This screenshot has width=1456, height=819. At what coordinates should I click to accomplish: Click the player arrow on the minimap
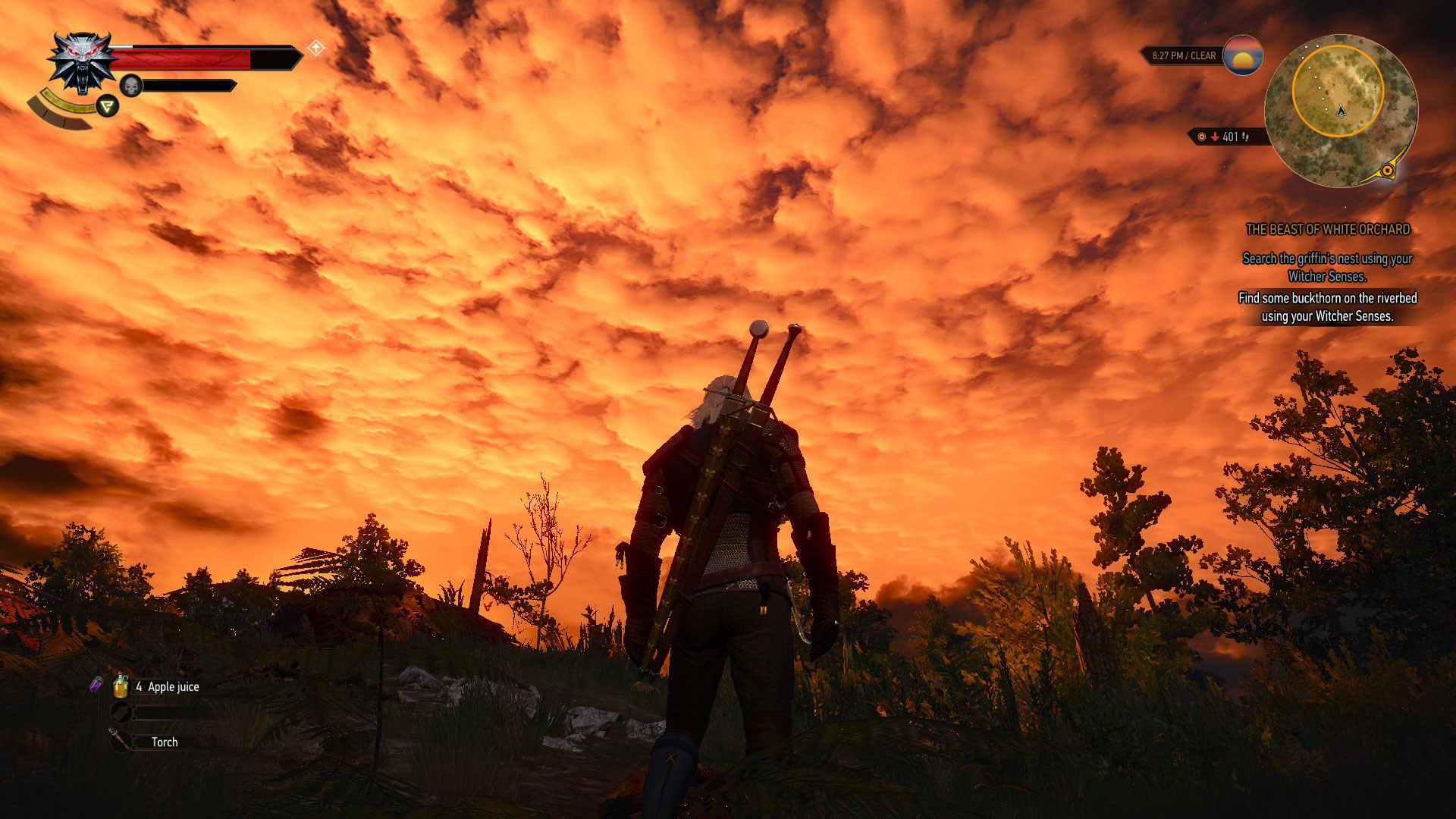(1341, 112)
